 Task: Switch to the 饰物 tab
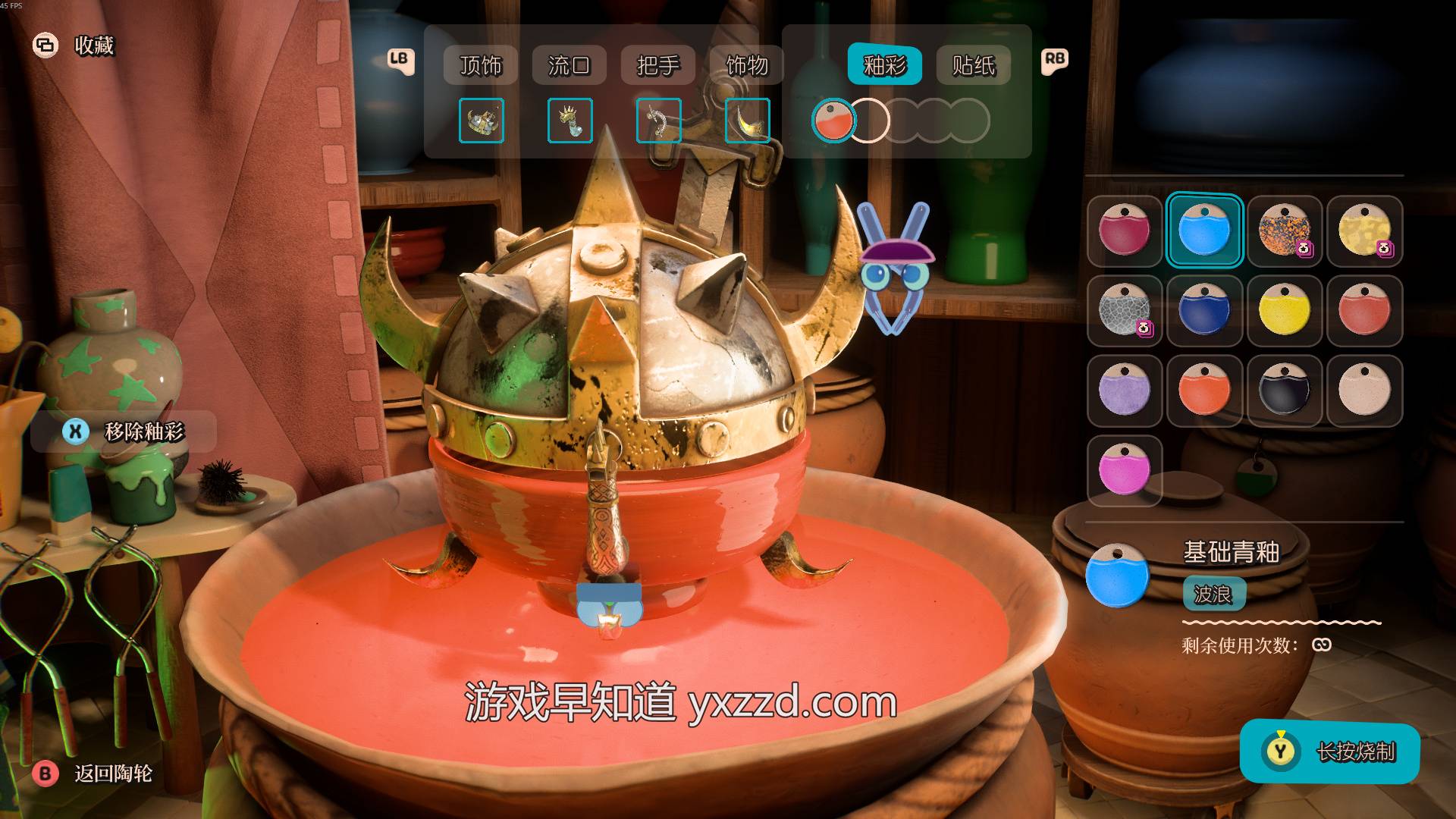coord(746,65)
